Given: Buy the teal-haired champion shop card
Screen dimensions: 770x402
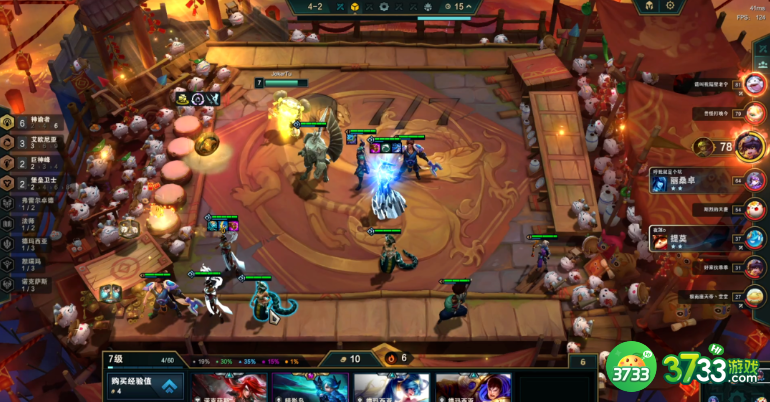Looking at the screenshot, I should 310,388.
